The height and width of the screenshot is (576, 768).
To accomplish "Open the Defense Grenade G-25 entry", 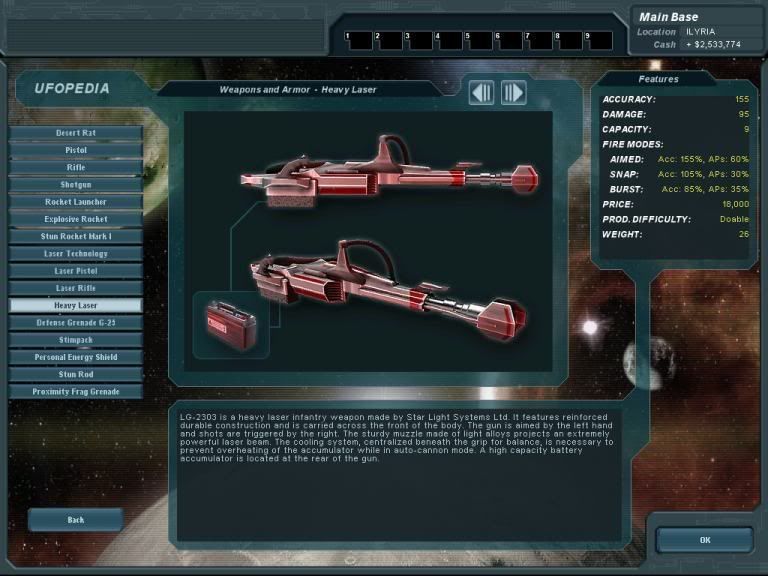I will (76, 323).
